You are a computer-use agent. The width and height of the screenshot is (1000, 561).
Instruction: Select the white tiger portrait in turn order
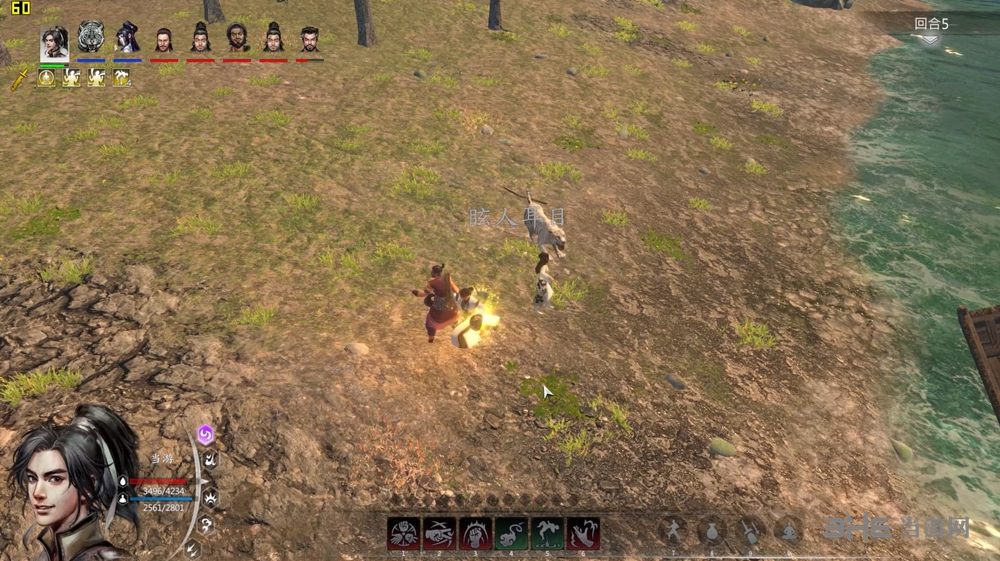pos(91,37)
